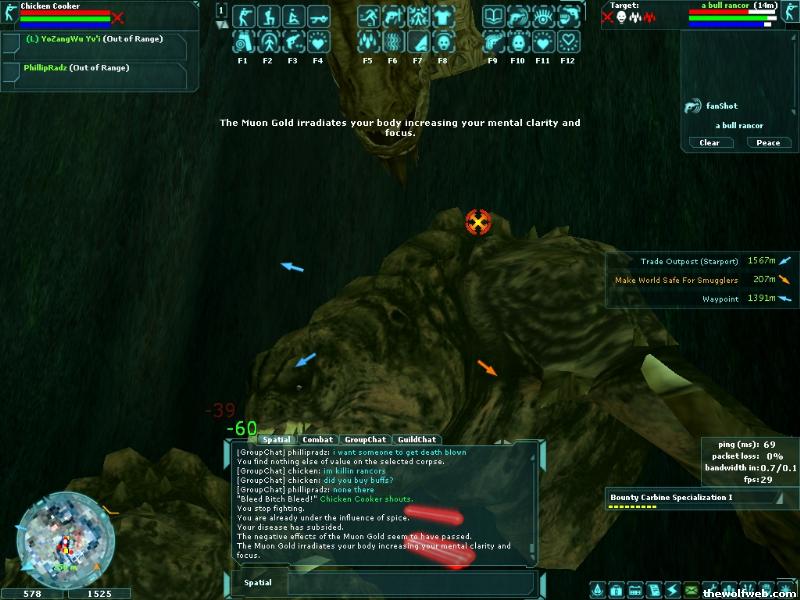This screenshot has width=800, height=600.
Task: Click the open book toolbar icon
Action: point(492,17)
